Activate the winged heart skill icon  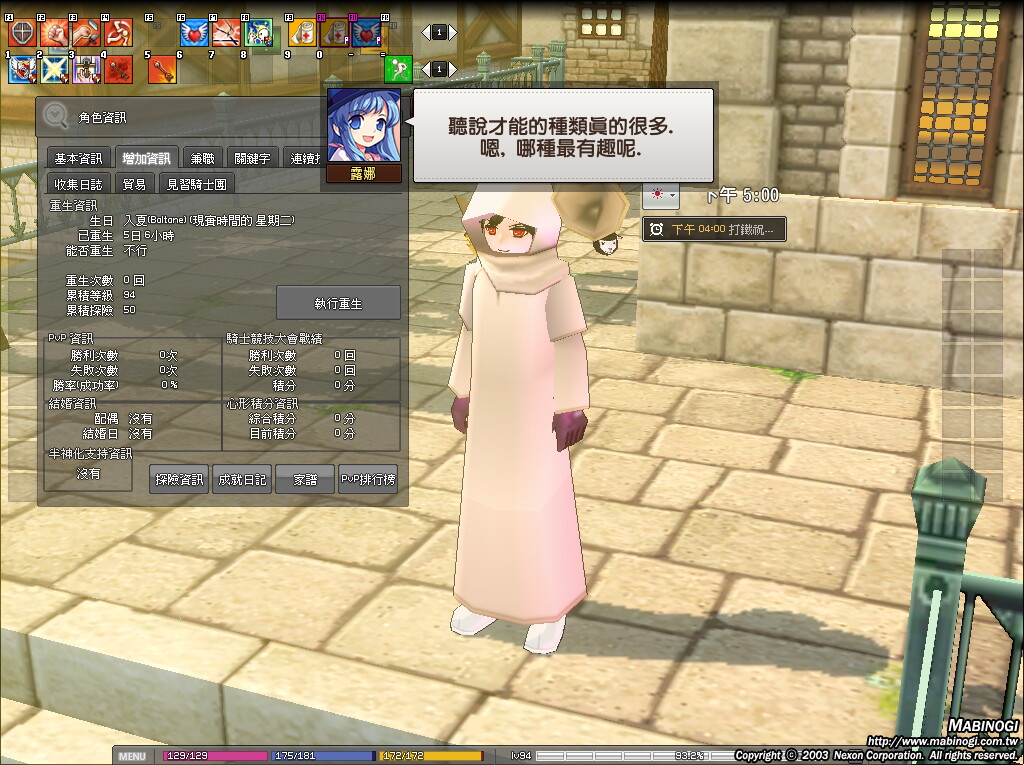[192, 33]
